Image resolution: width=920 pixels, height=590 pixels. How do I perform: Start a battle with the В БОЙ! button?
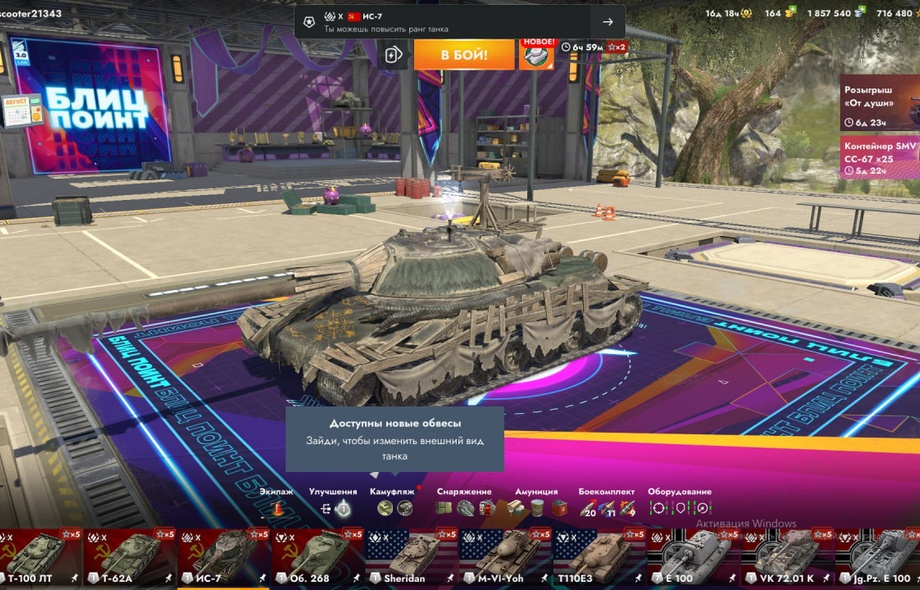tap(464, 54)
